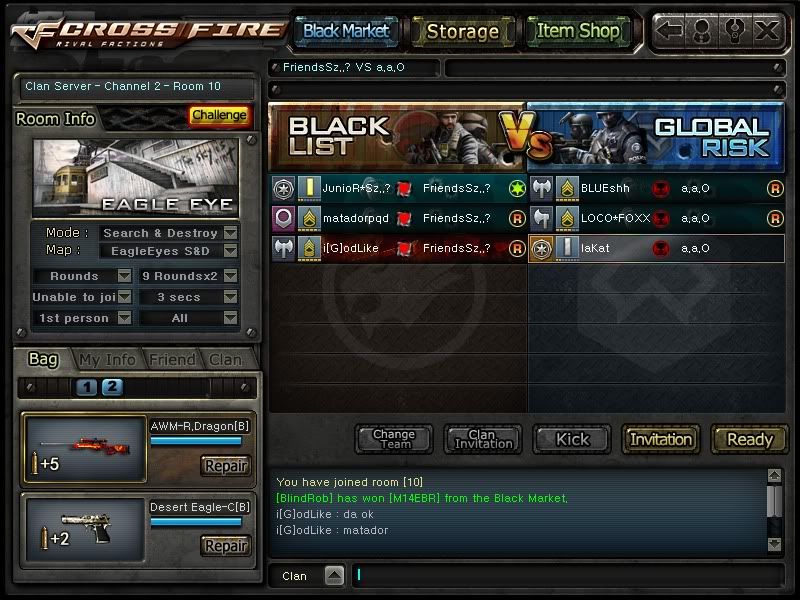Click the Challenge button
The height and width of the screenshot is (600, 800).
219,116
